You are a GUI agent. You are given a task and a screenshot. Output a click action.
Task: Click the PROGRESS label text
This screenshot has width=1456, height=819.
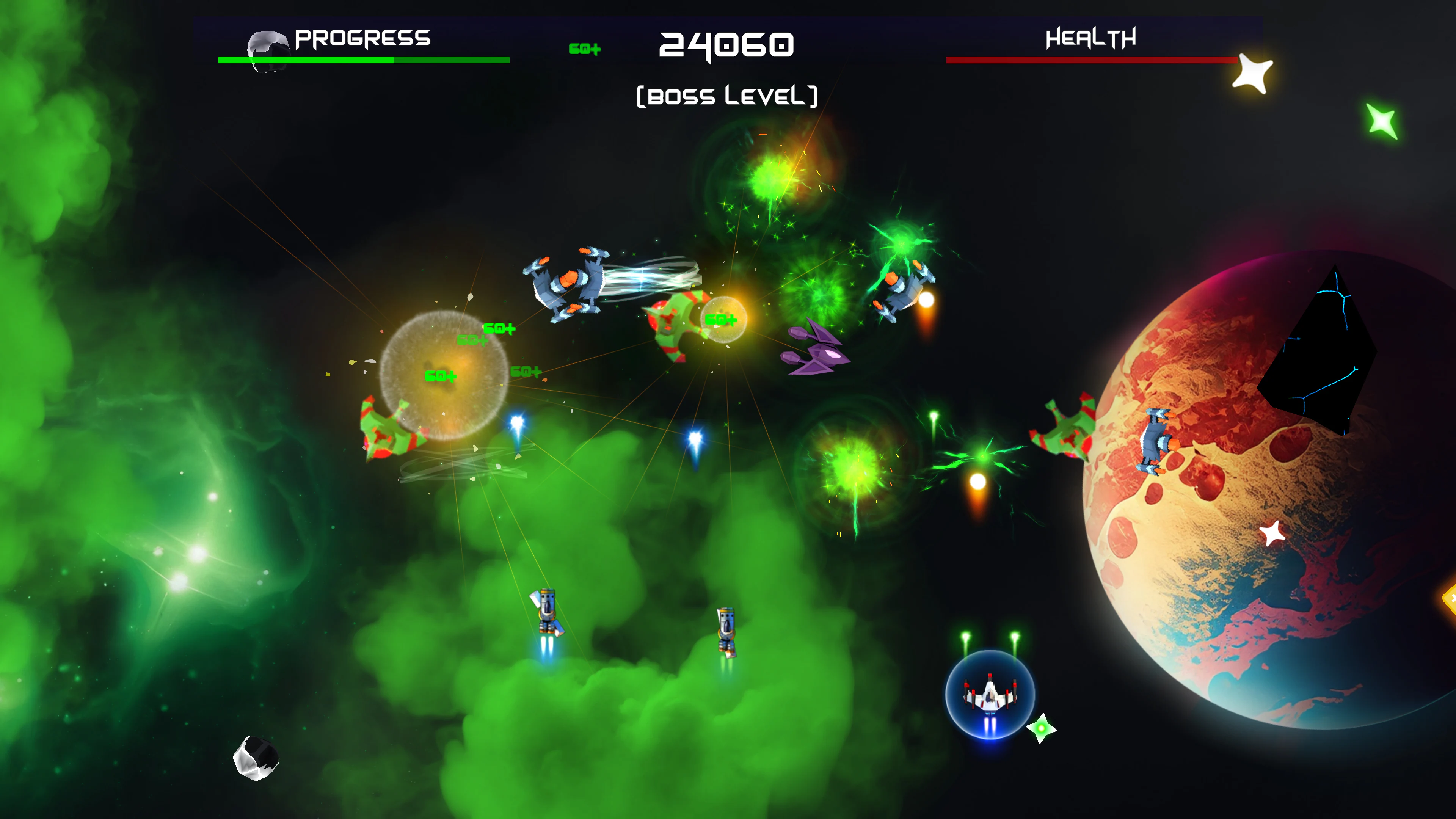(x=362, y=38)
